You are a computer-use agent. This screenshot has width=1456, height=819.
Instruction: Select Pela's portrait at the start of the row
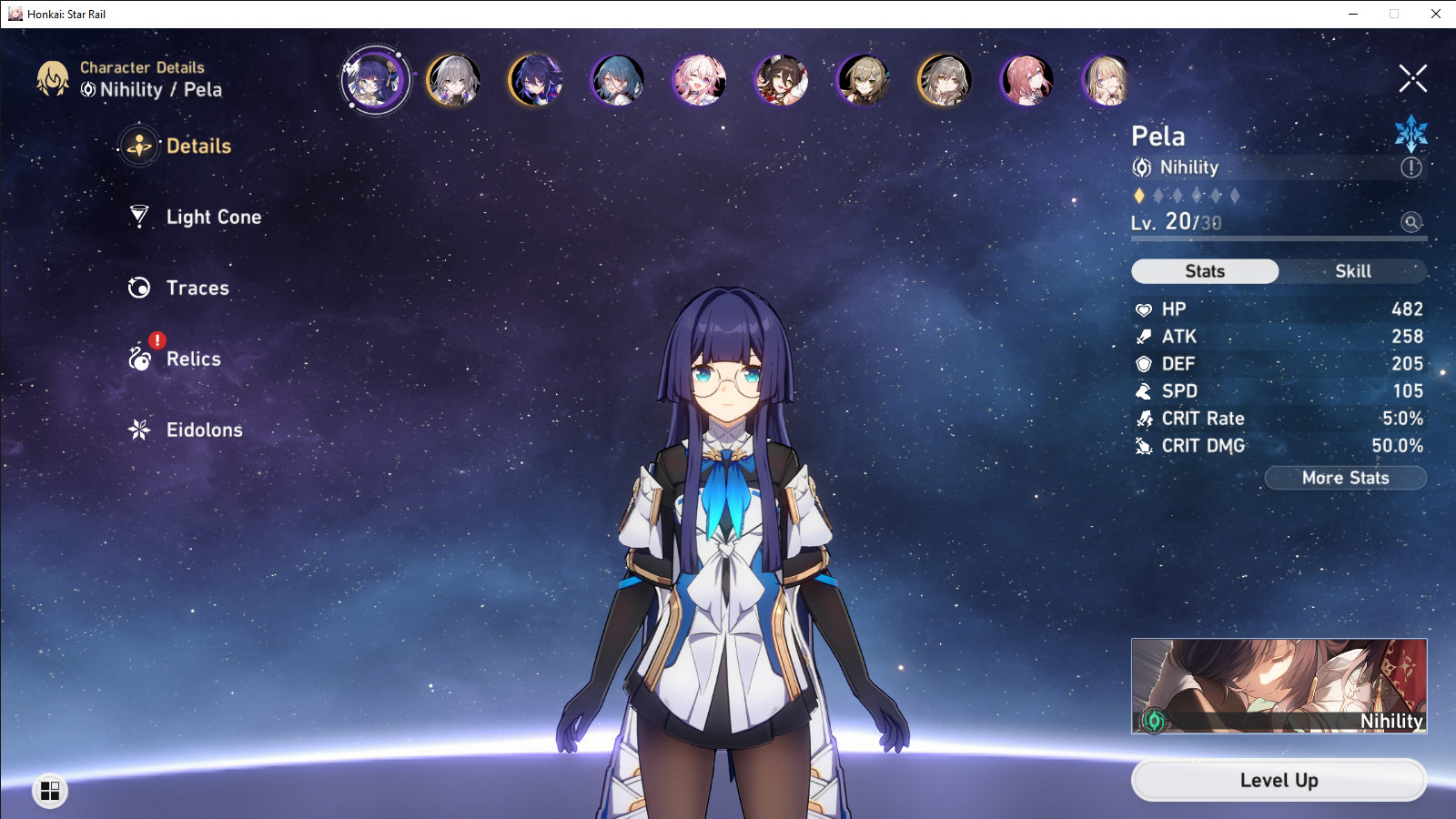pyautogui.click(x=375, y=80)
